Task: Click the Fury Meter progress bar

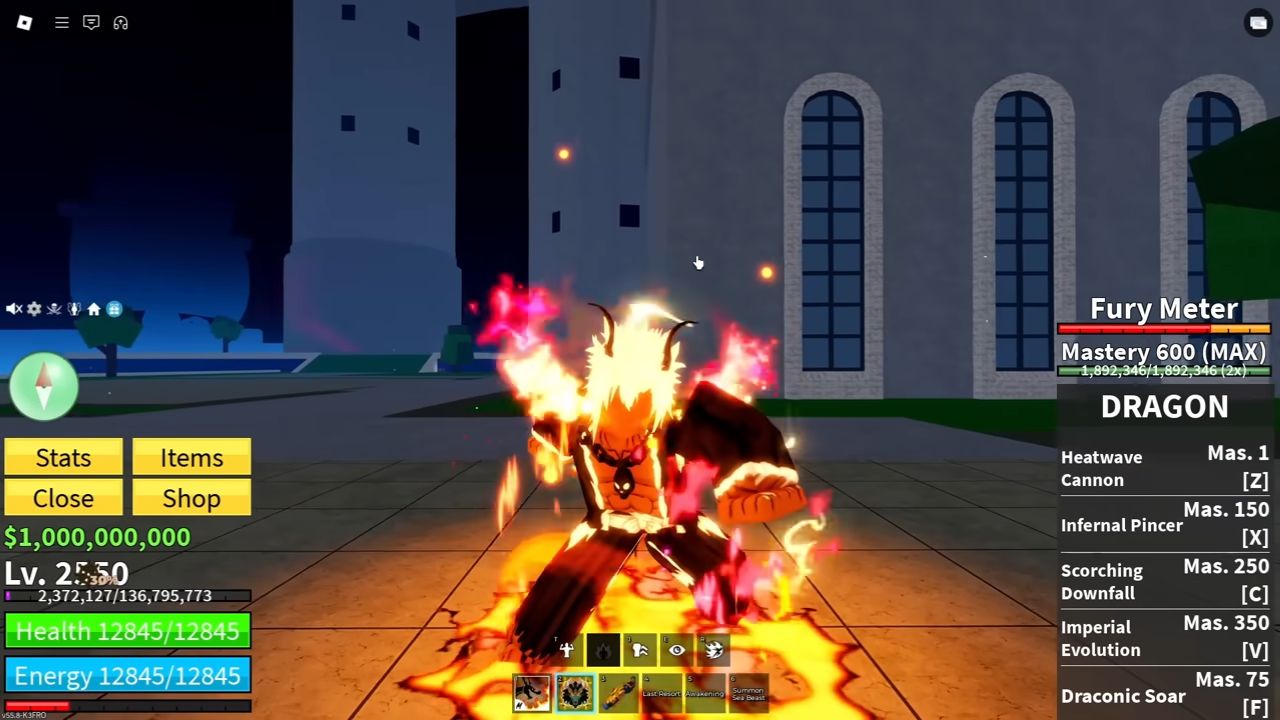Action: pos(1163,330)
